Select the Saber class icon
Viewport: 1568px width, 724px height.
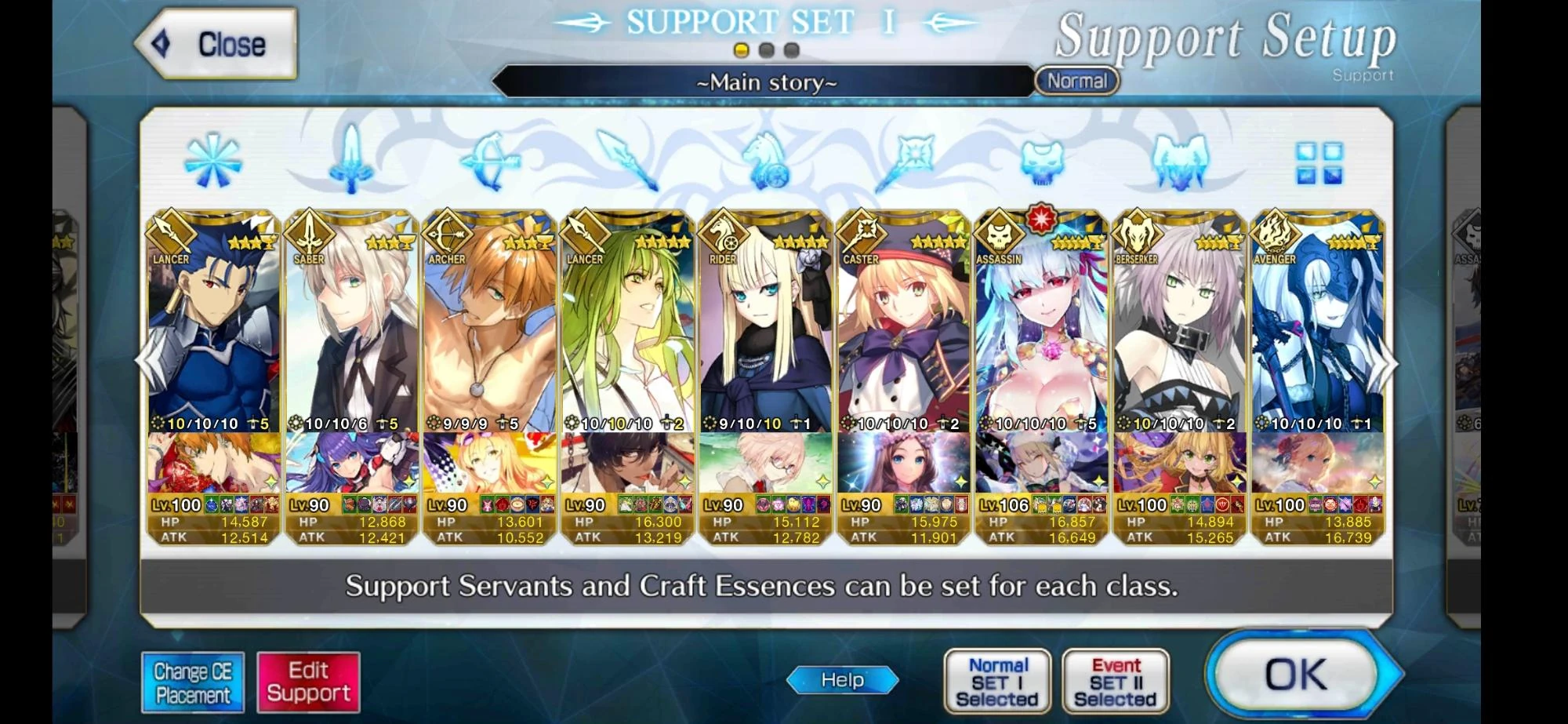pos(350,161)
